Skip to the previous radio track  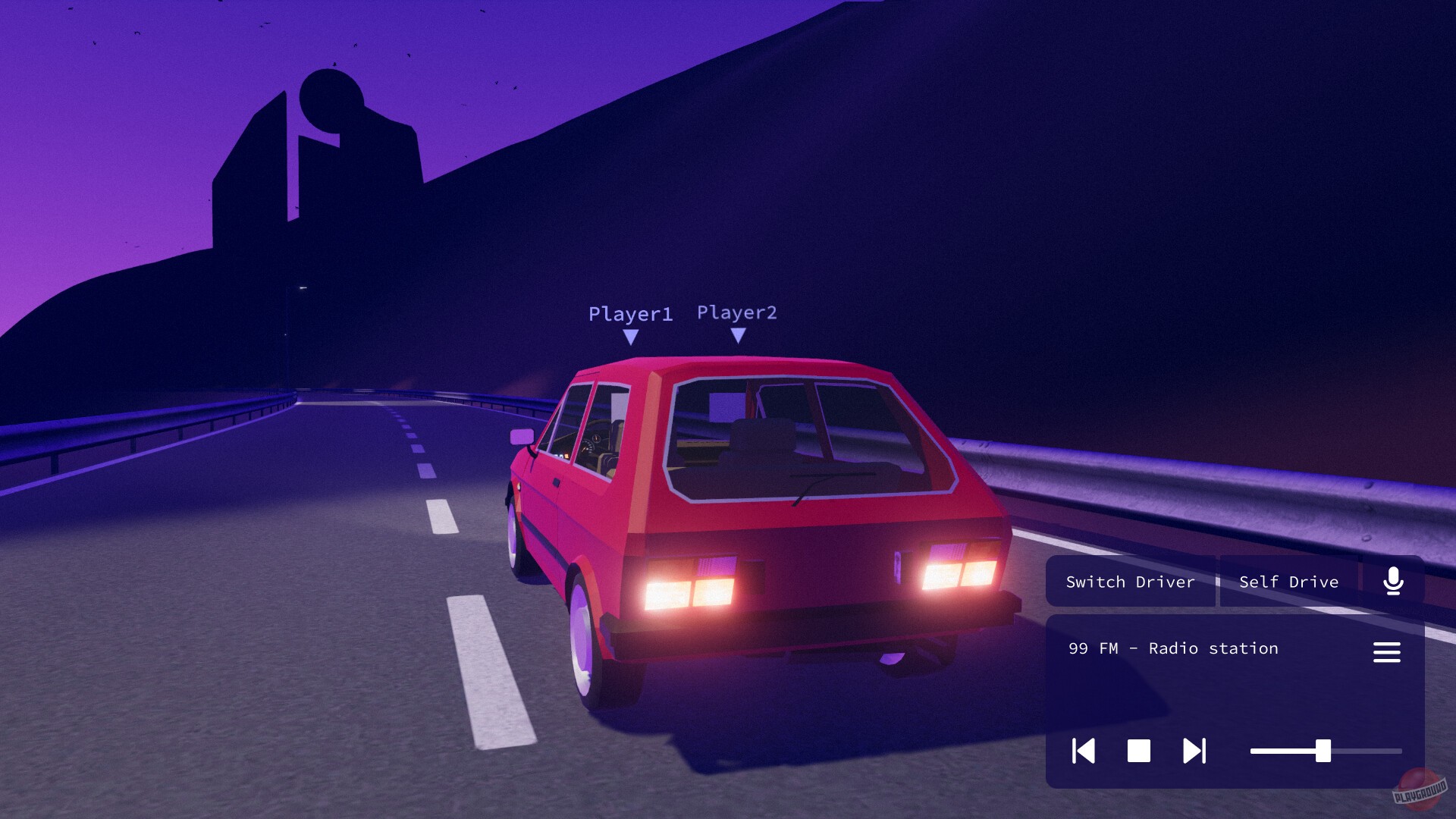coord(1084,752)
